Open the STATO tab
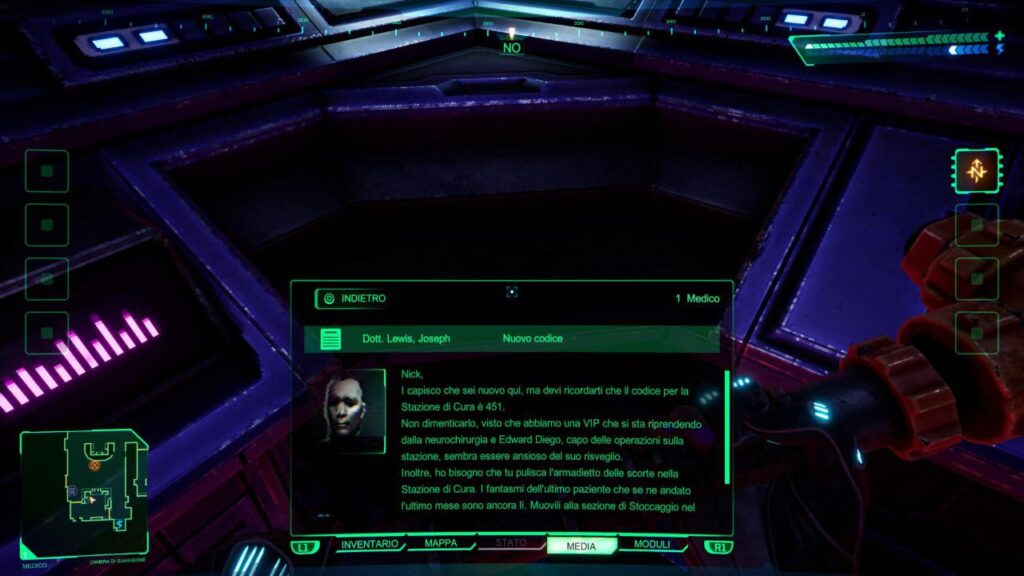This screenshot has height=576, width=1024. click(510, 545)
